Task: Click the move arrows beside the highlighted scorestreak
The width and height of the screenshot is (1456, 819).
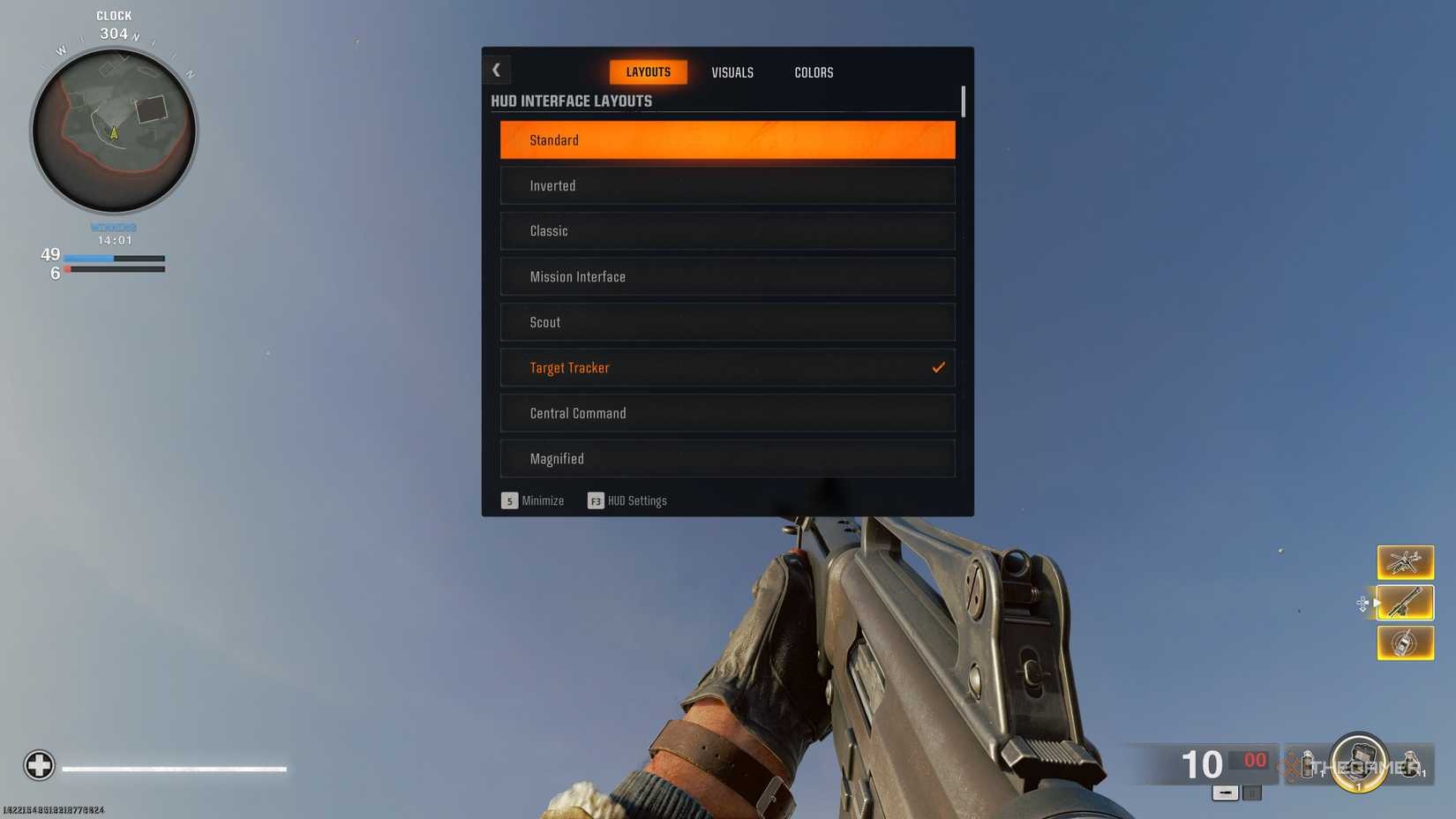Action: click(x=1363, y=603)
